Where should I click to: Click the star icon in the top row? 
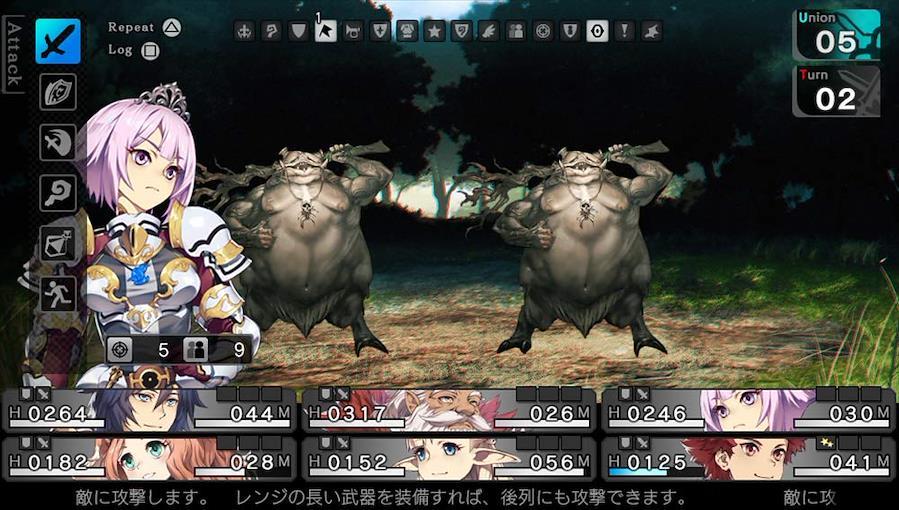click(434, 31)
